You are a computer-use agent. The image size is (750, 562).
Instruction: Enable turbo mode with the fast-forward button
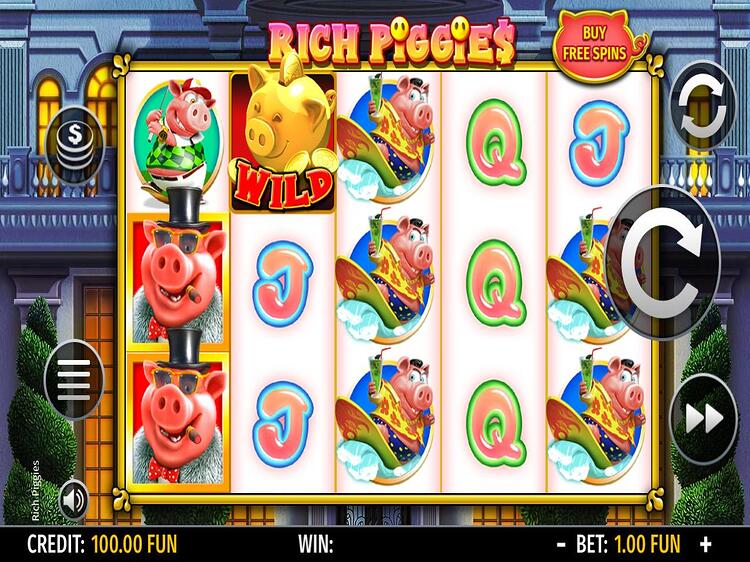(x=703, y=419)
